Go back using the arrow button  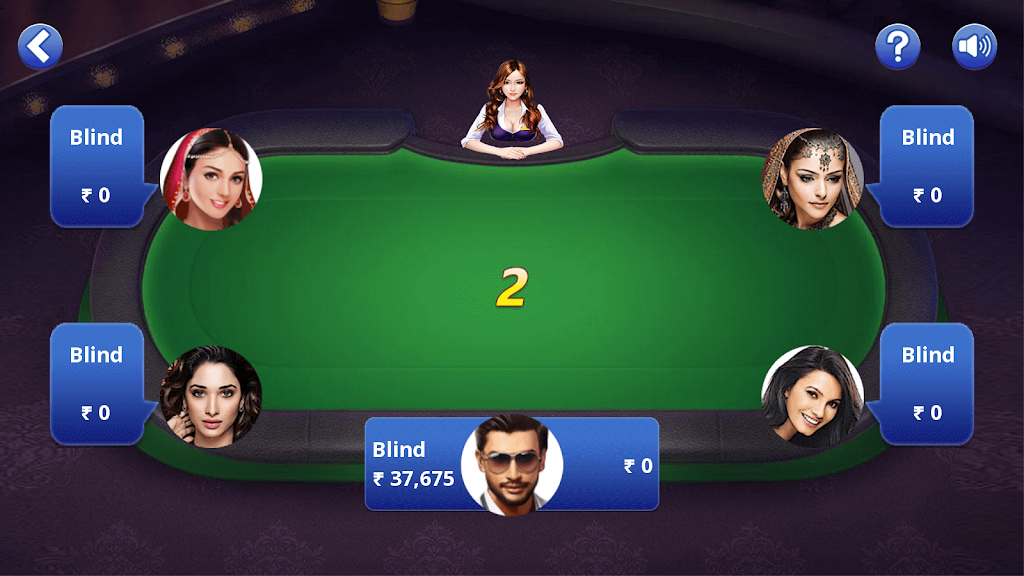[x=40, y=46]
